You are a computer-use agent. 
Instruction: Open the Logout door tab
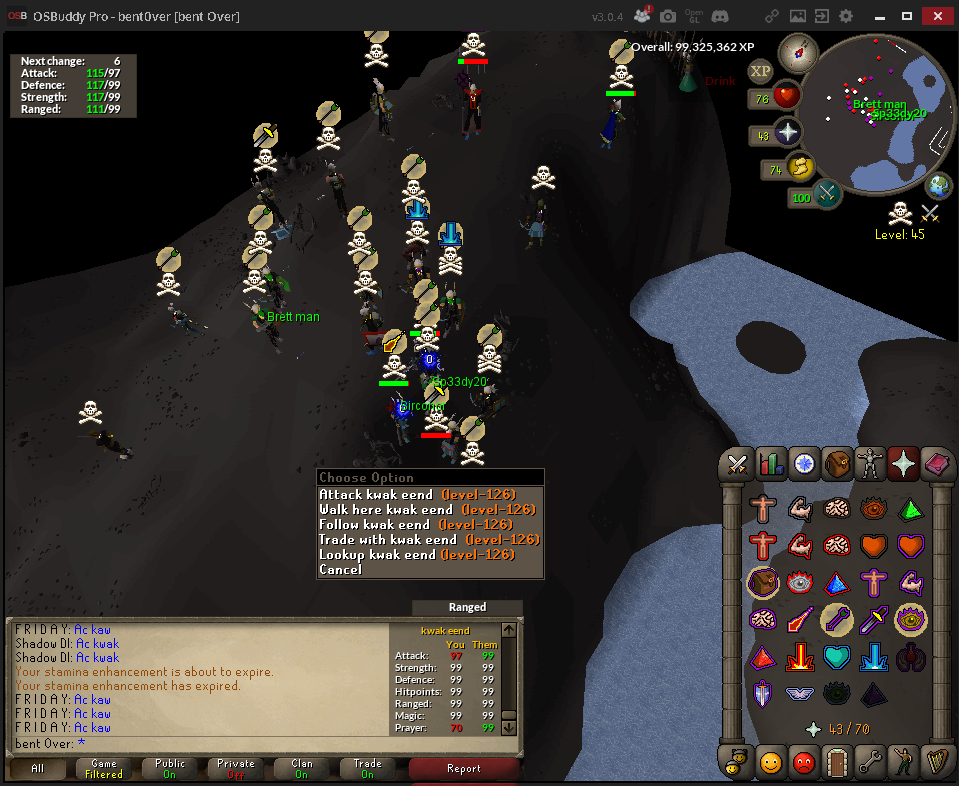(837, 763)
